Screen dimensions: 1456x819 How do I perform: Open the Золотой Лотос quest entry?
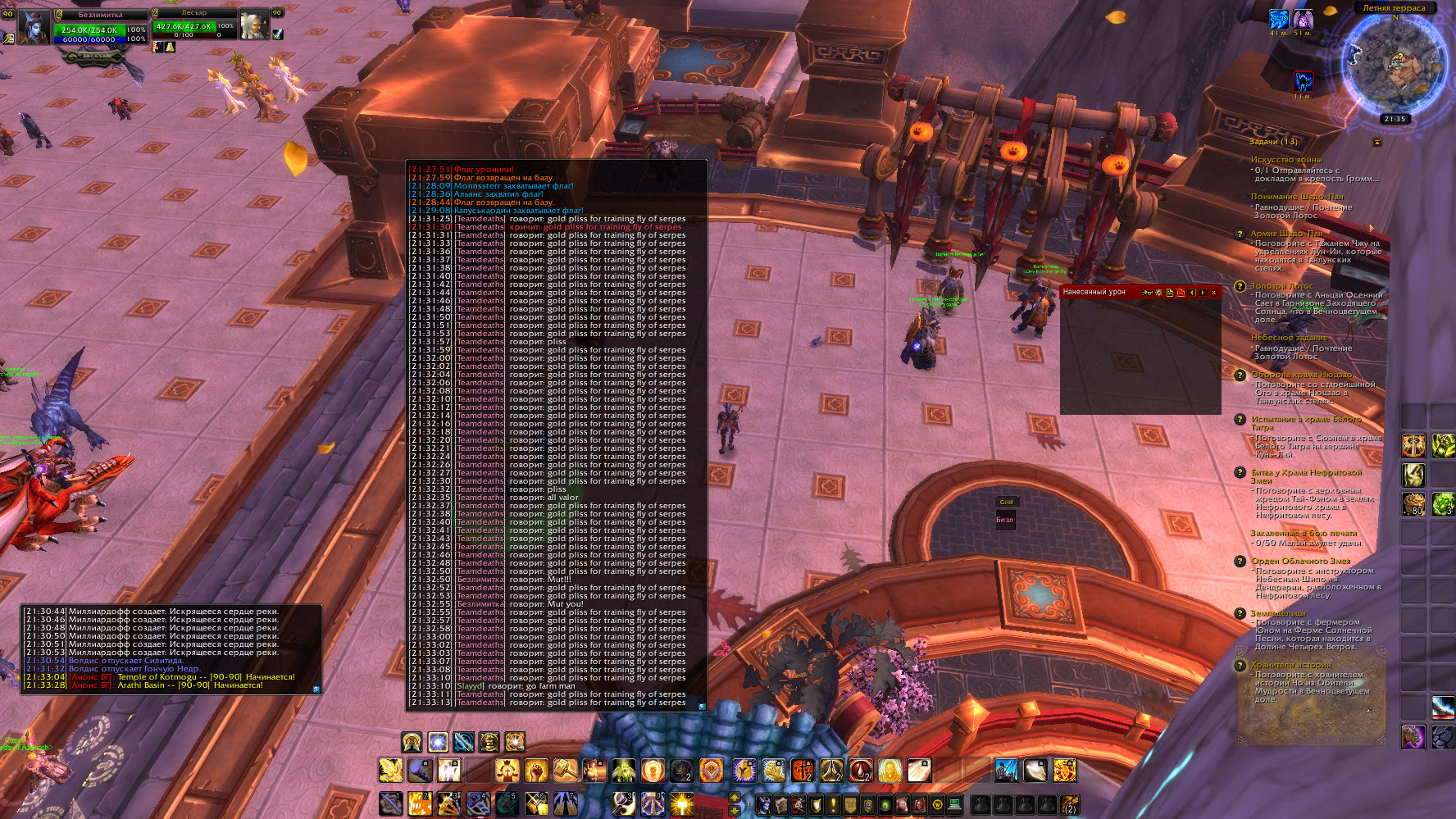[x=1281, y=286]
